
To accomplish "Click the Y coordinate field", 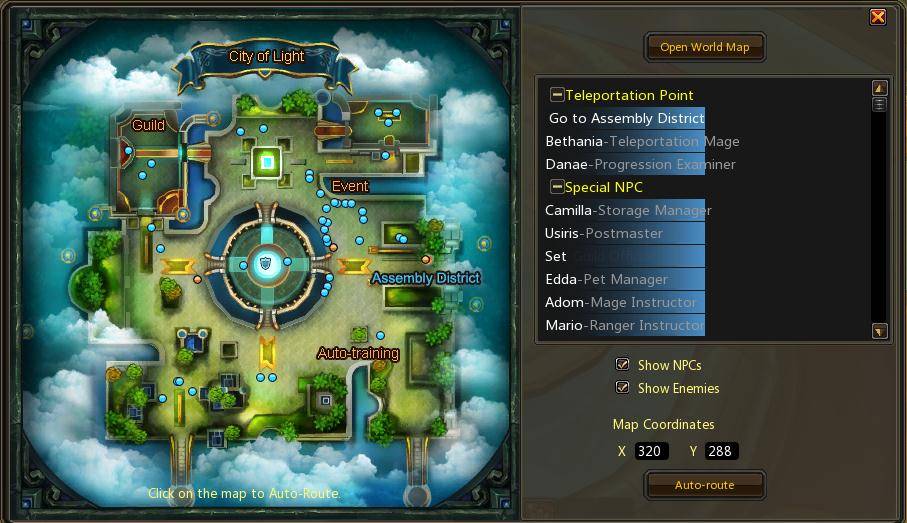I will point(721,451).
